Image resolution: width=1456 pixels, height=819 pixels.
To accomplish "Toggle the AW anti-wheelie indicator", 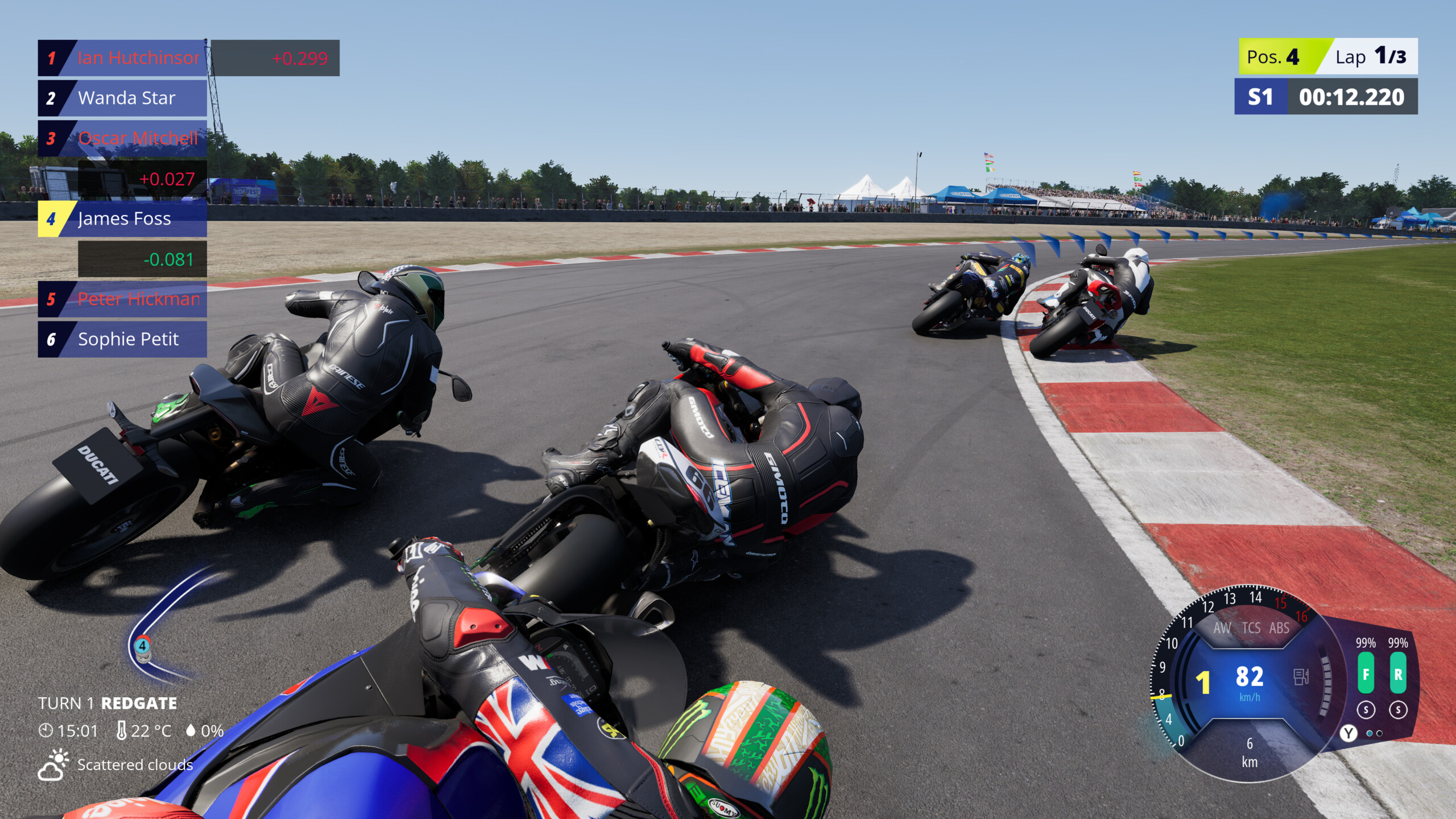I will [1222, 628].
